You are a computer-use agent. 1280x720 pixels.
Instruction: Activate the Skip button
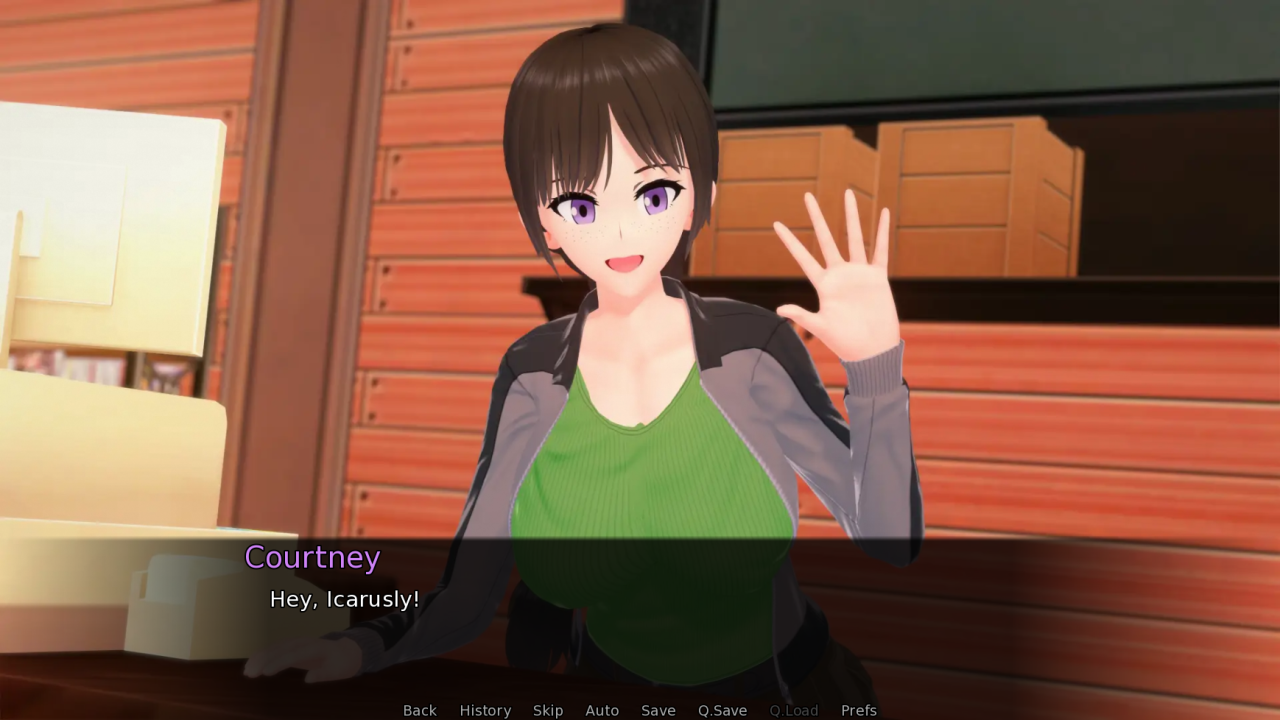click(548, 710)
